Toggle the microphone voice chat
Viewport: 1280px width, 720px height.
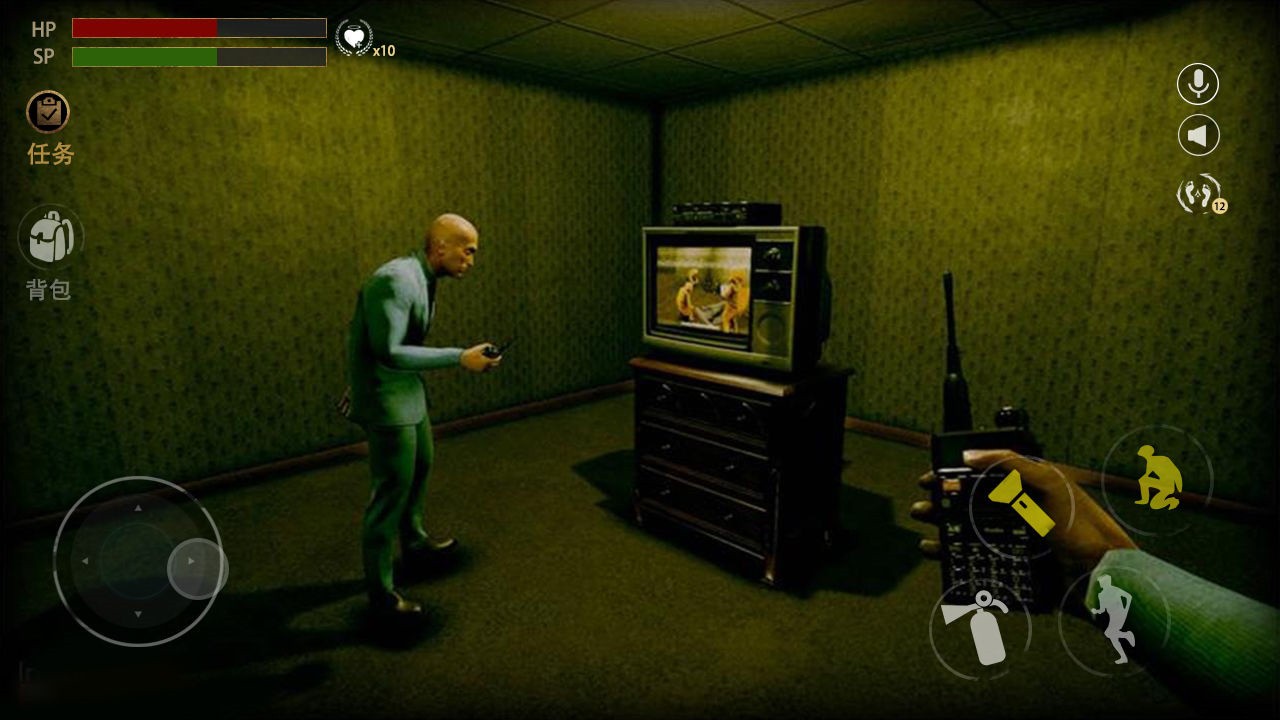pyautogui.click(x=1198, y=84)
